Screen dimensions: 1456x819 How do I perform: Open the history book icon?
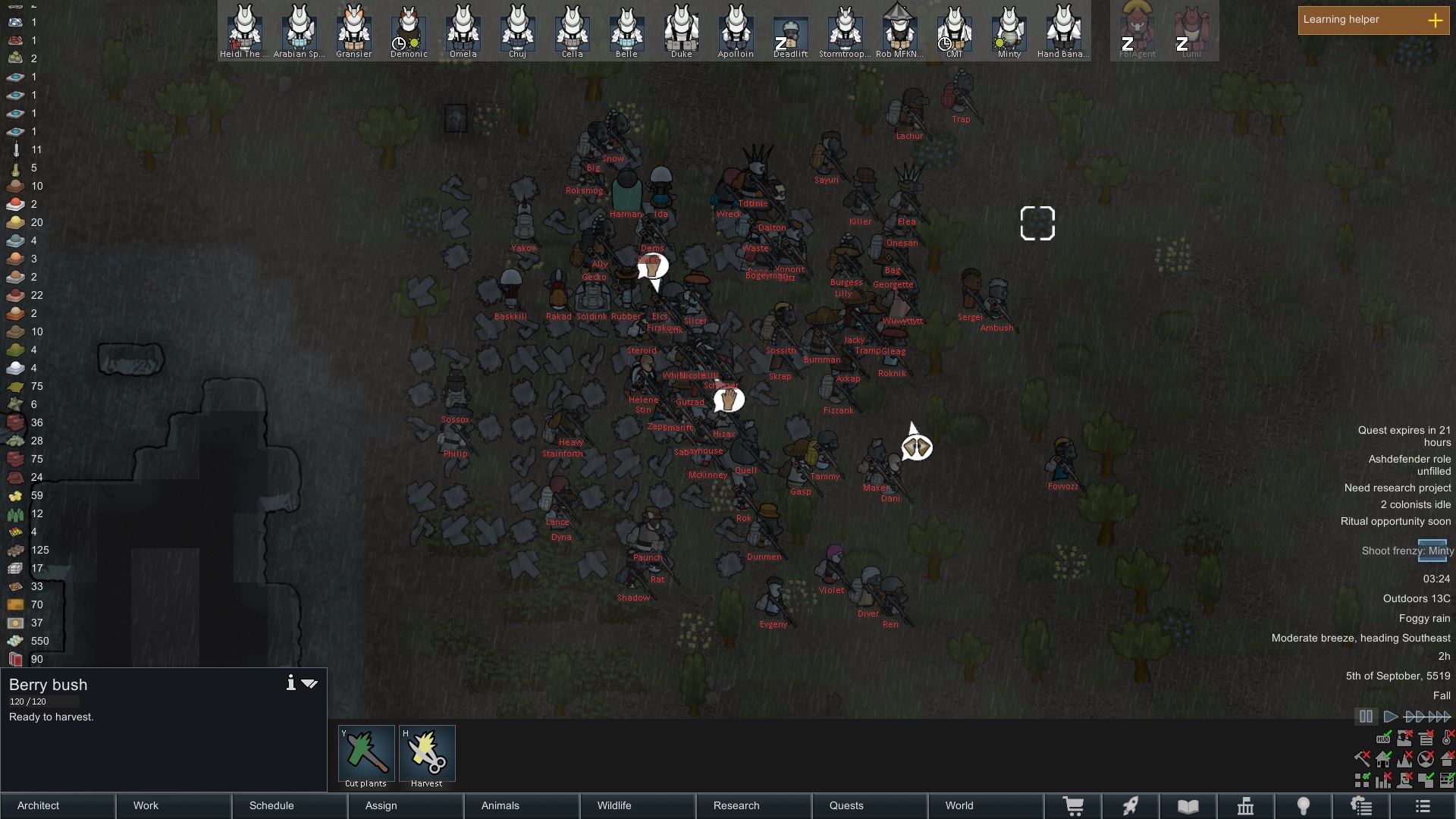(1188, 805)
